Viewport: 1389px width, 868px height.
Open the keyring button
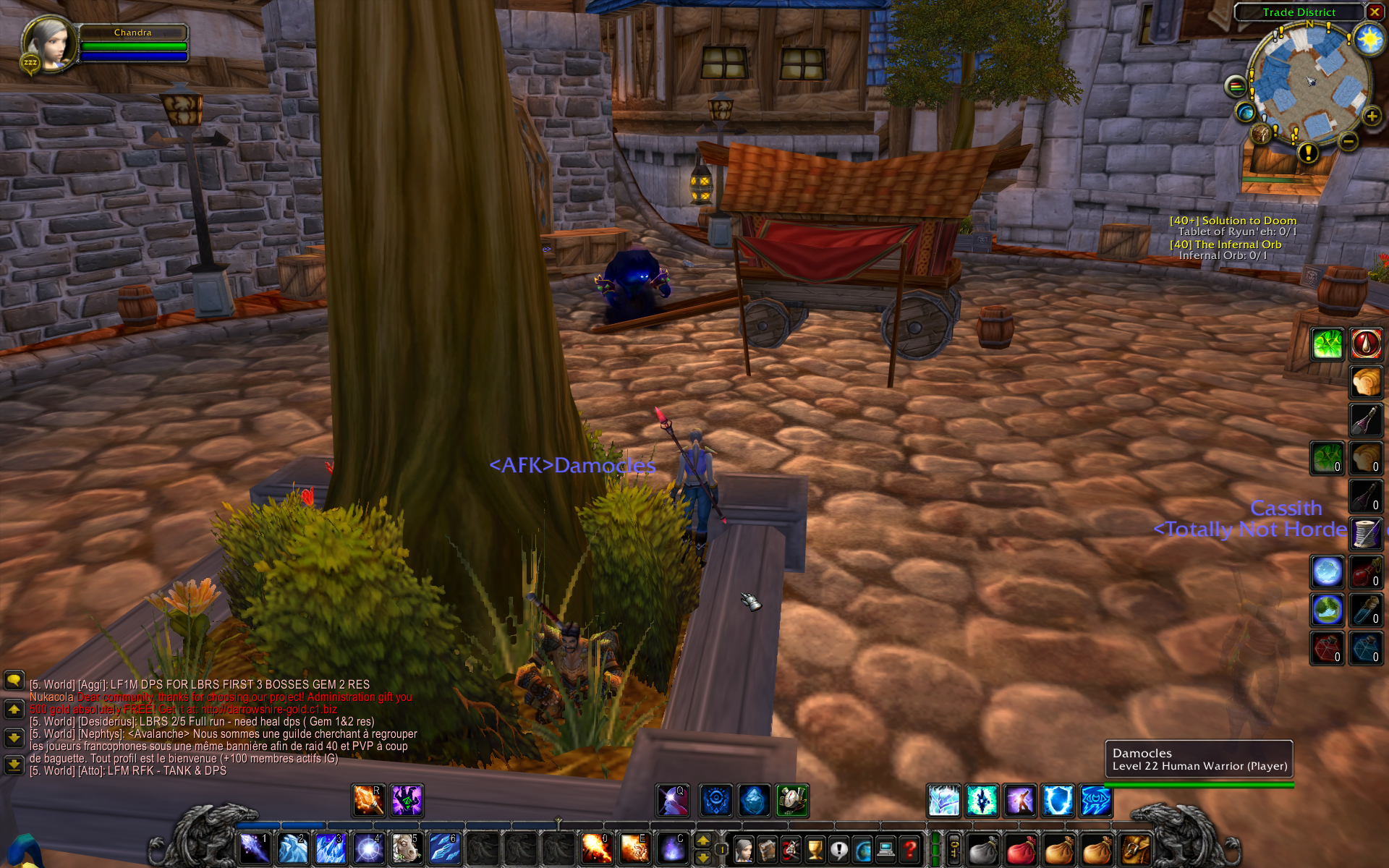954,849
